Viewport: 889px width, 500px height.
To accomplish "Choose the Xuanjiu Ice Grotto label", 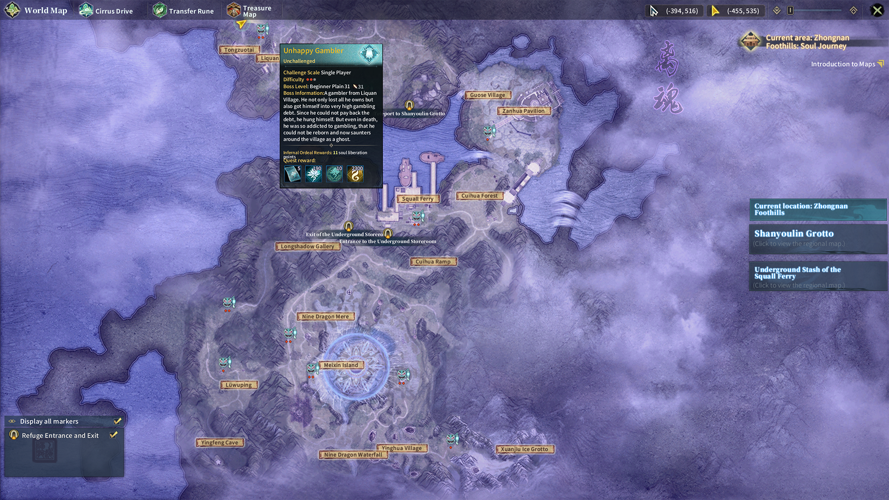I will (525, 449).
